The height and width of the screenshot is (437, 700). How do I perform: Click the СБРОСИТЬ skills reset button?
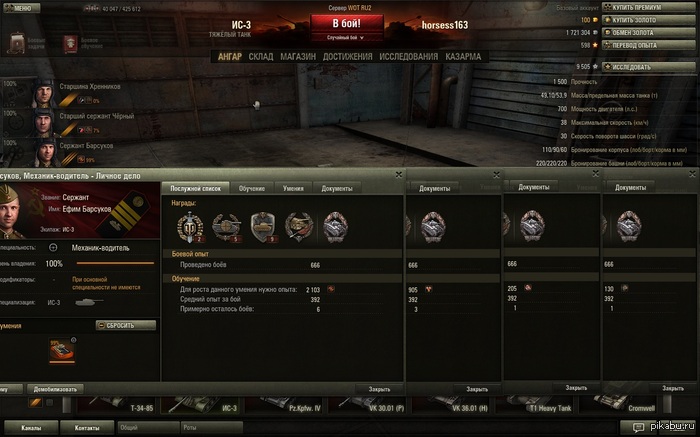126,325
